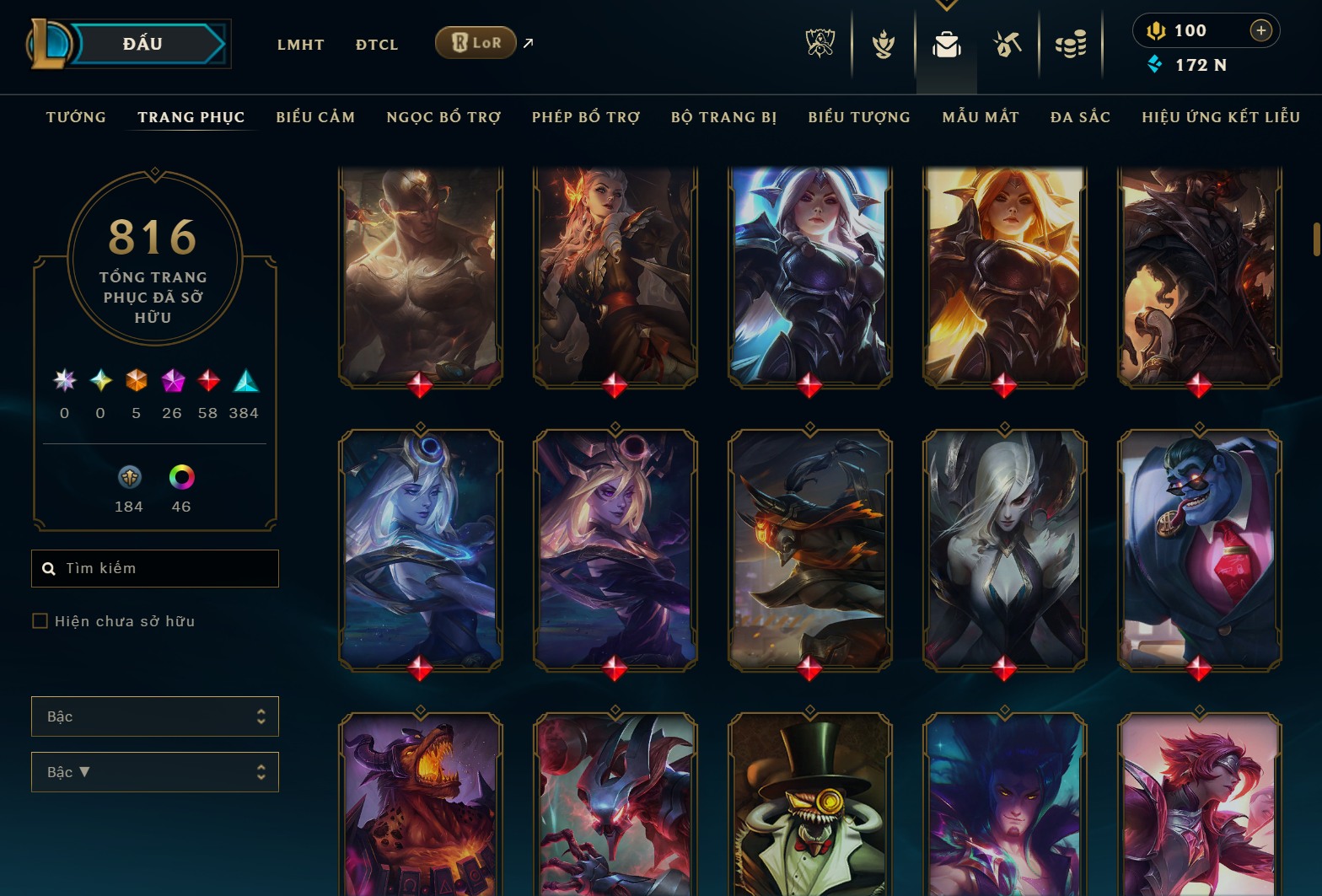Open the first 'Bậc' dropdown
This screenshot has height=896, width=1322.
pyautogui.click(x=154, y=716)
